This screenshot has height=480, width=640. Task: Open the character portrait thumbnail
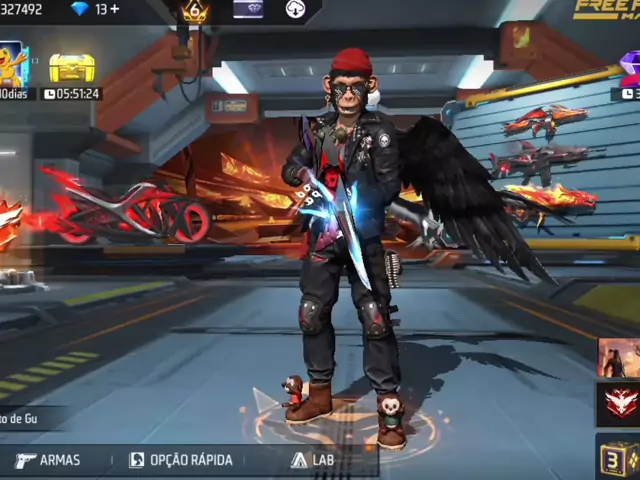coord(619,357)
